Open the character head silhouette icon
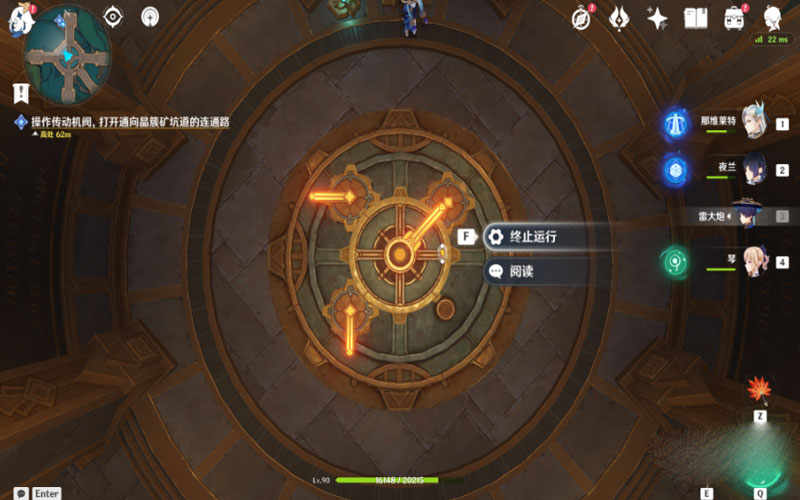Image resolution: width=800 pixels, height=500 pixels. (x=773, y=18)
